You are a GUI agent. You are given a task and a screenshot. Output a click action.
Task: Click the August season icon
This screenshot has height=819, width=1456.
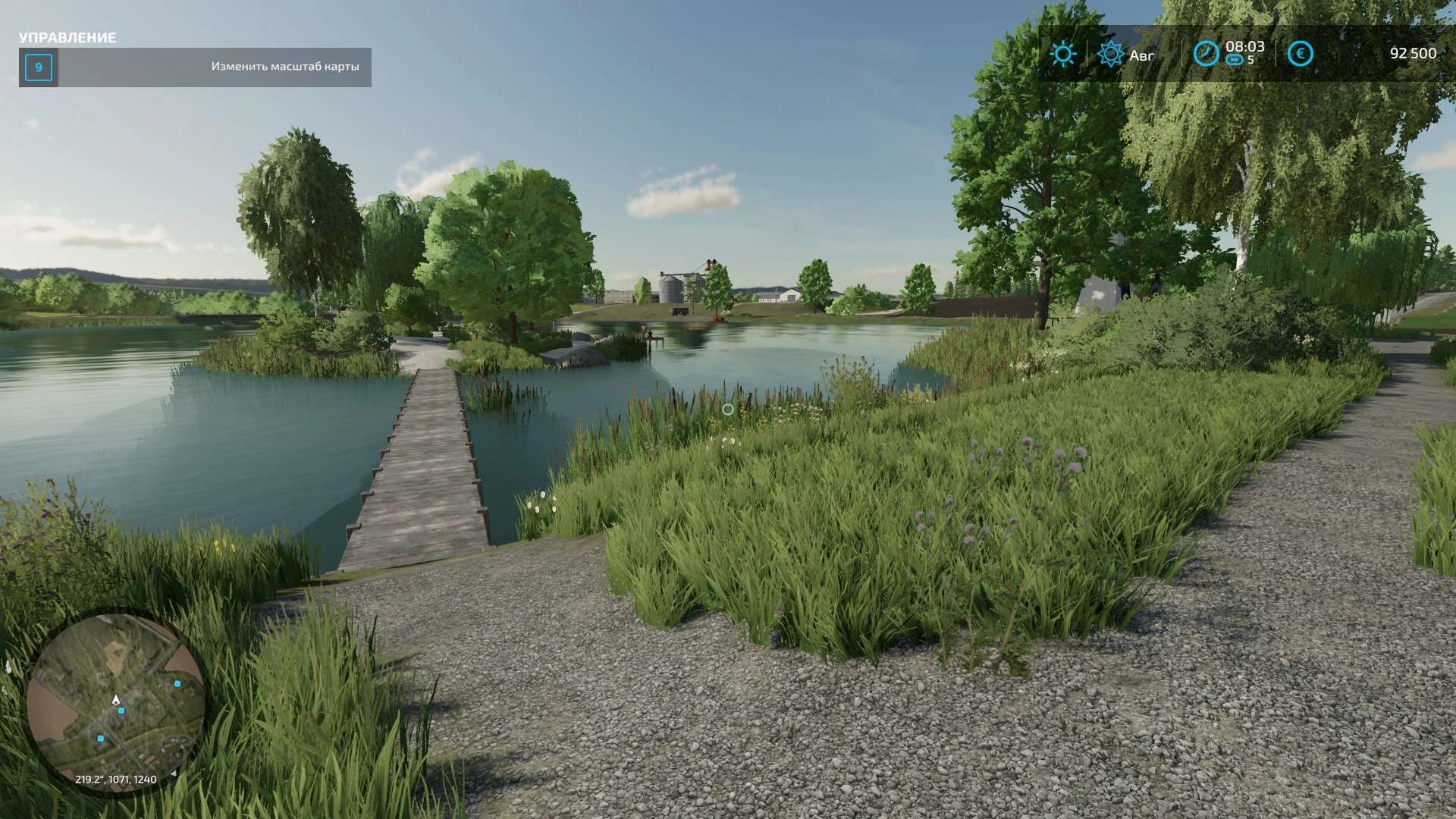[1110, 54]
